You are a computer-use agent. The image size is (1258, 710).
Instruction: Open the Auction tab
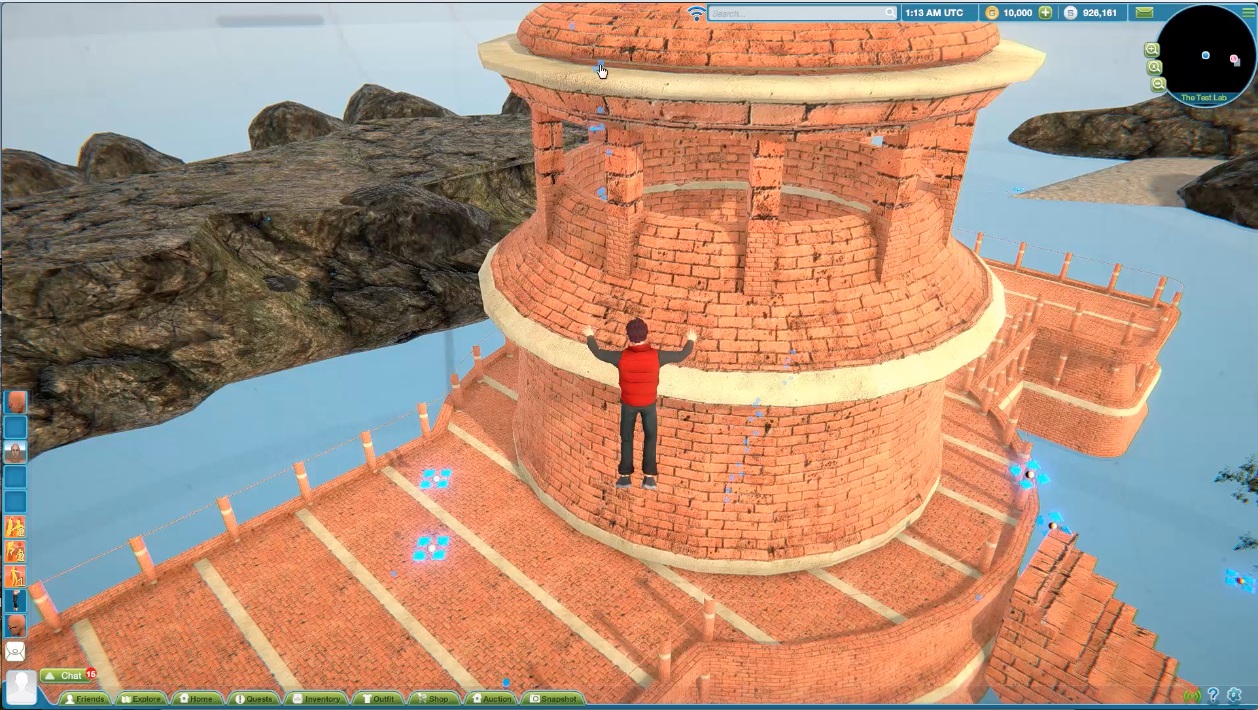tap(491, 699)
